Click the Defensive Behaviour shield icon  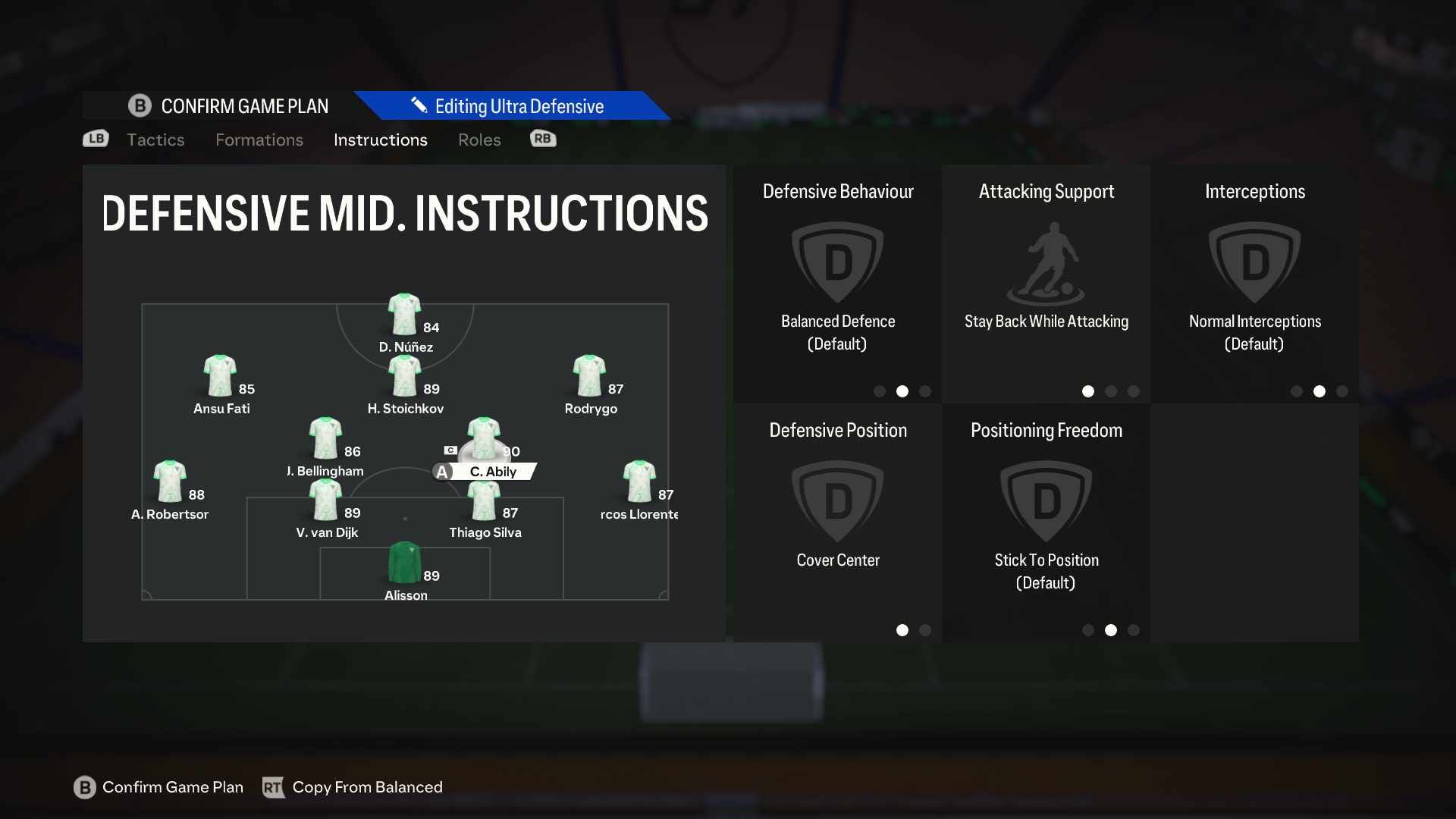pyautogui.click(x=837, y=262)
